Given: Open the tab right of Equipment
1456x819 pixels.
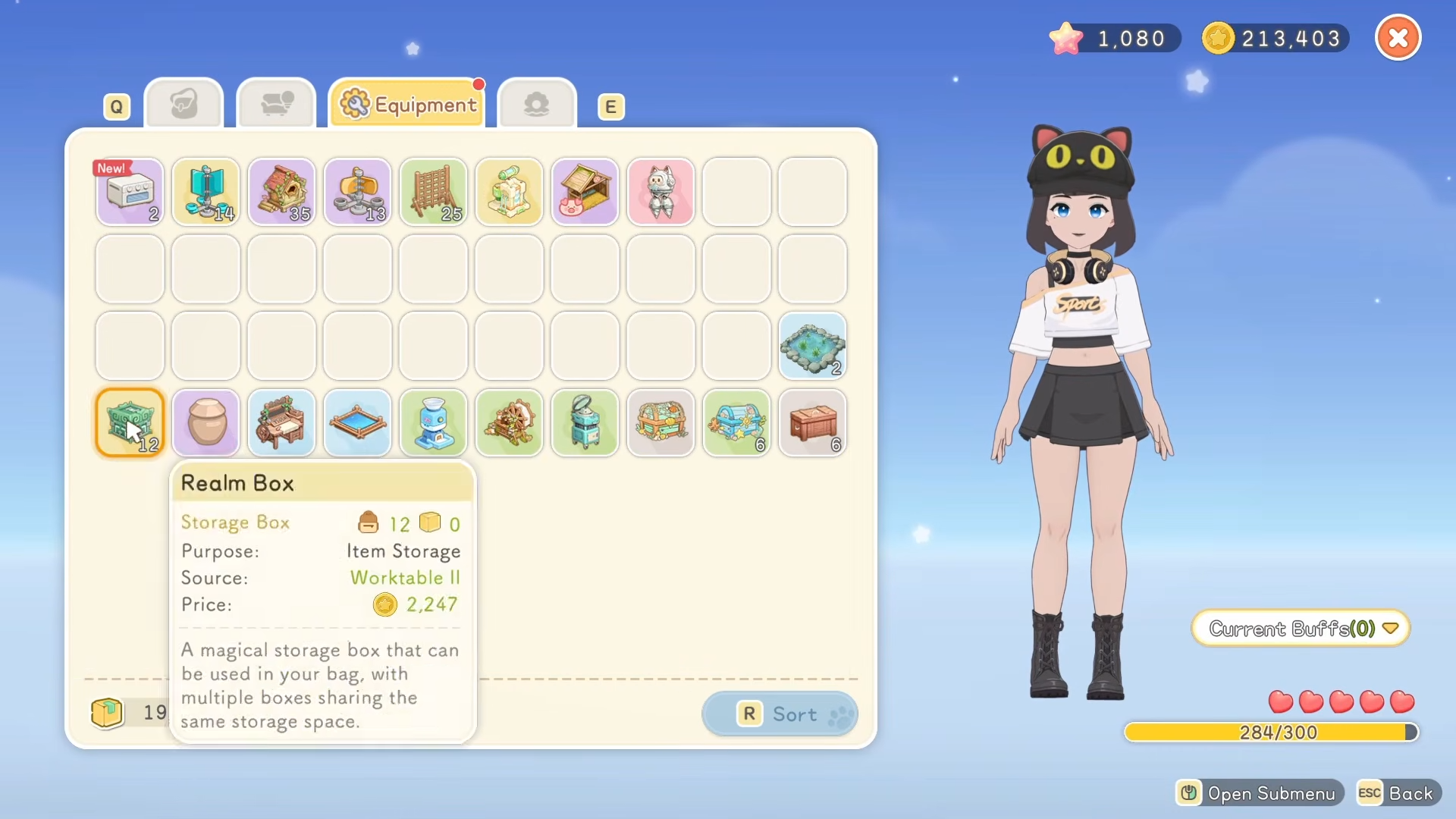Looking at the screenshot, I should 536,105.
